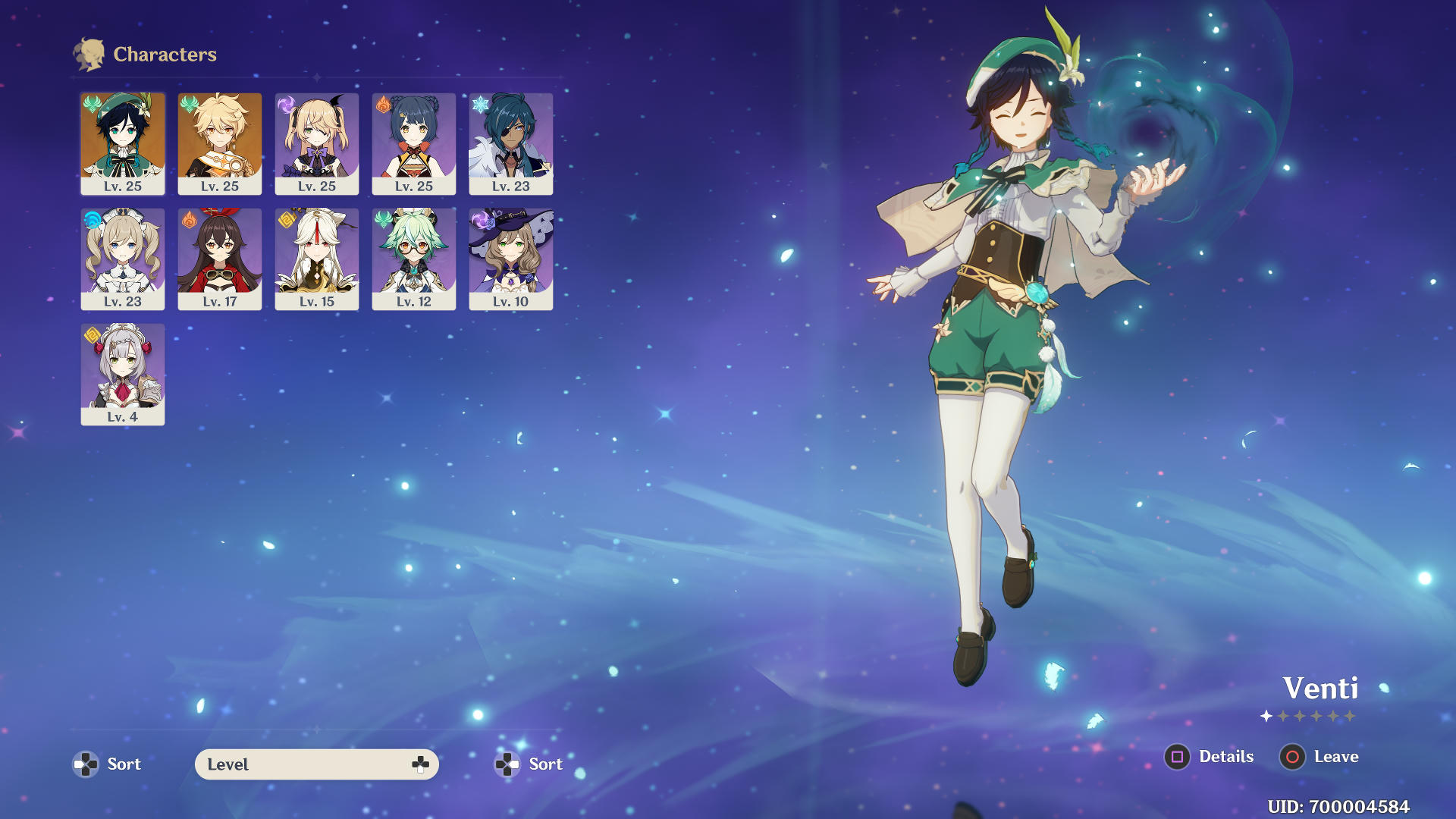Open the Level sort dropdown
Viewport: 1456px width, 819px height.
pos(316,764)
